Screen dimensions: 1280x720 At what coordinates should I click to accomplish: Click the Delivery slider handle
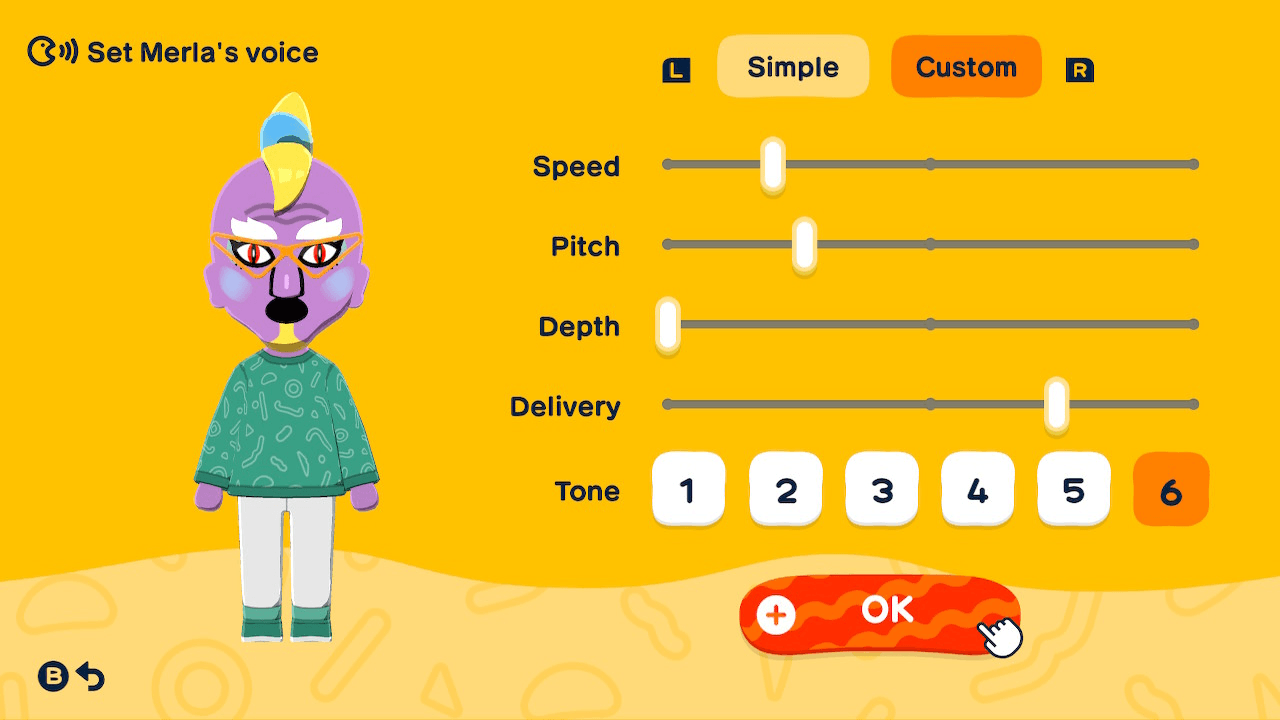[x=1056, y=404]
